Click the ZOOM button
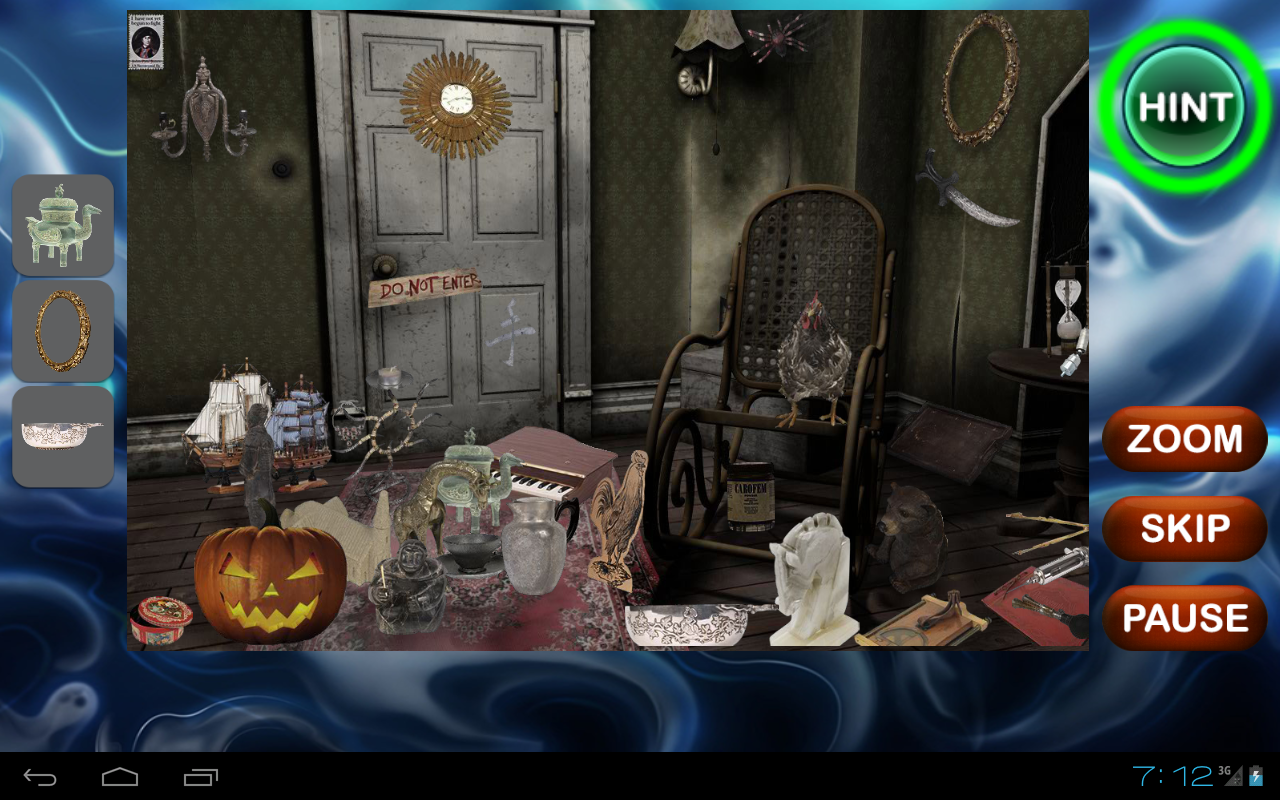The width and height of the screenshot is (1280, 800). [1184, 438]
